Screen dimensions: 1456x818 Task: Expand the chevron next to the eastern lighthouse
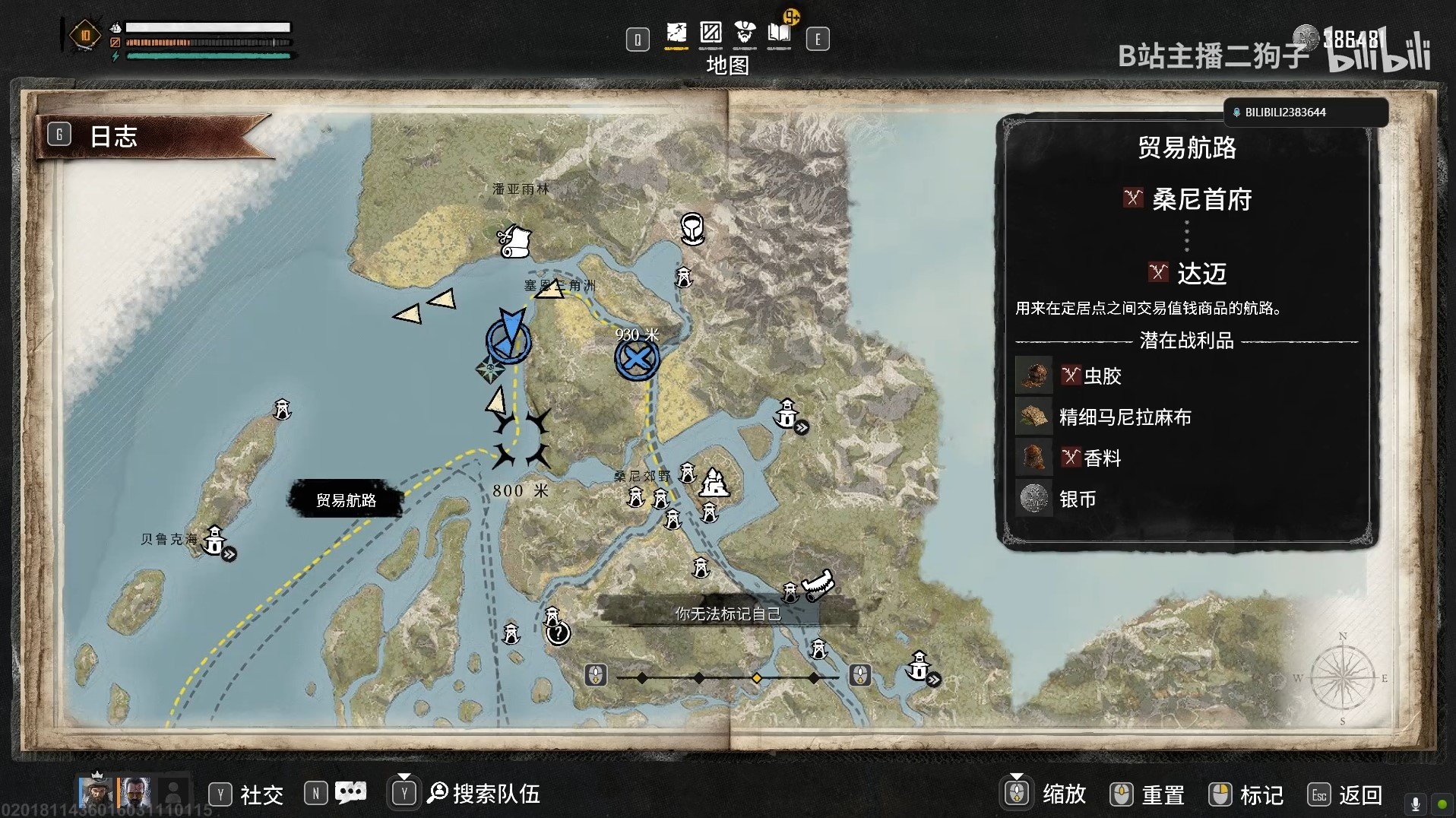coord(802,429)
